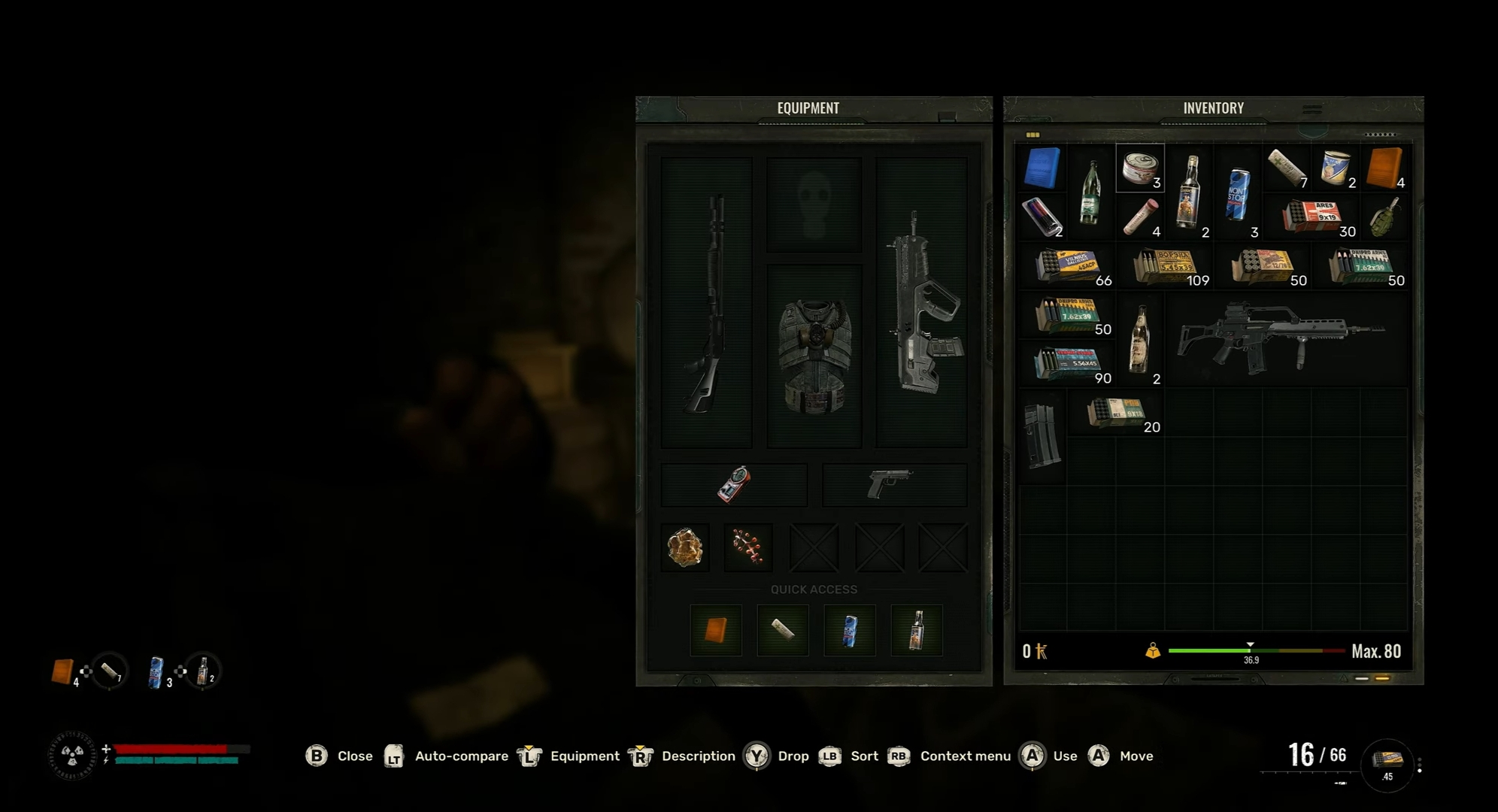Select the detector device slot
Screen dimensions: 1498x812
(x=734, y=484)
